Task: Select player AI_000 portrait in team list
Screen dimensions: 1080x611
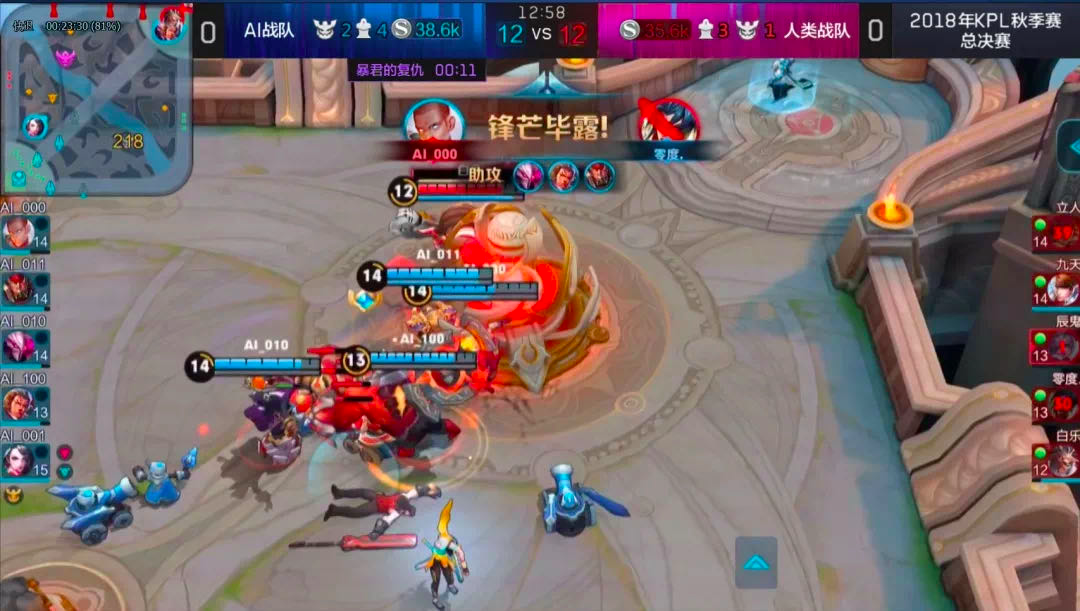Action: tap(18, 234)
